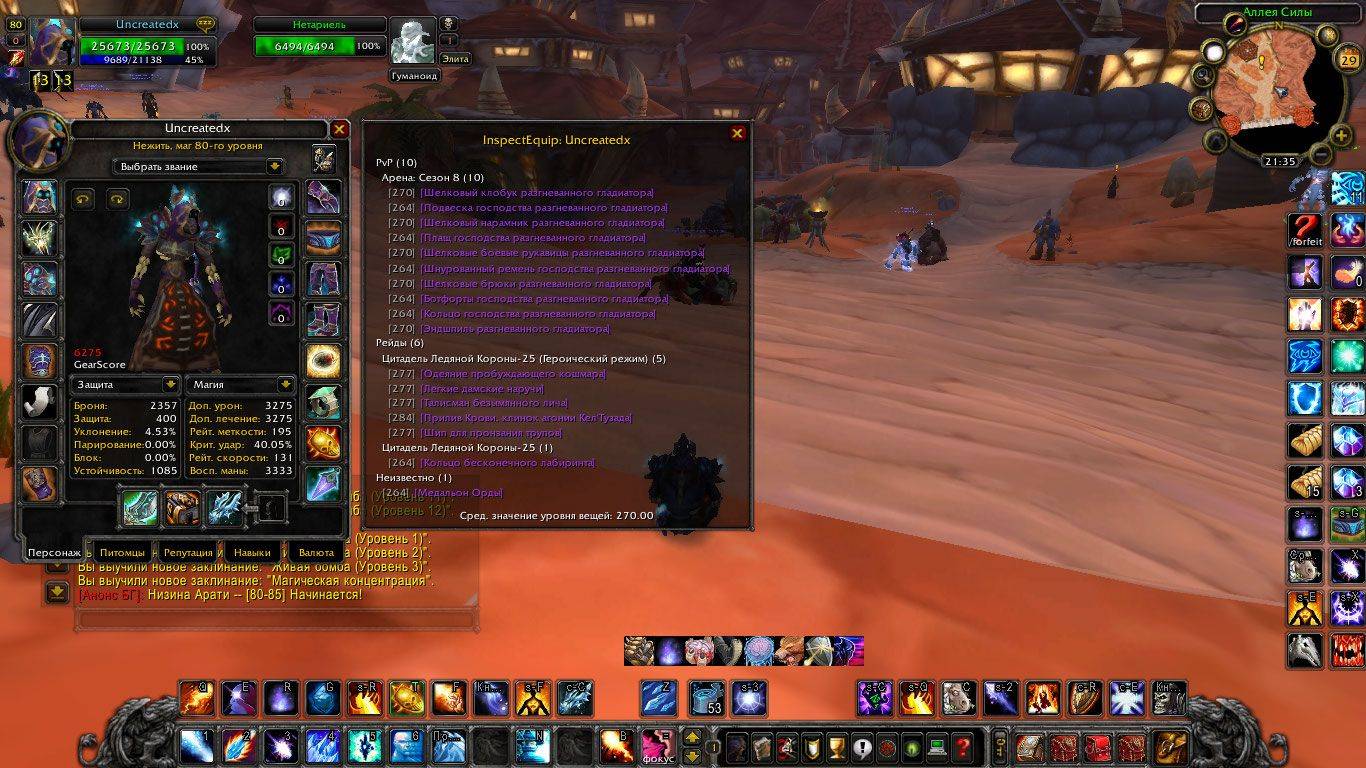Click the Талисман безымянного лича item link

click(484, 402)
